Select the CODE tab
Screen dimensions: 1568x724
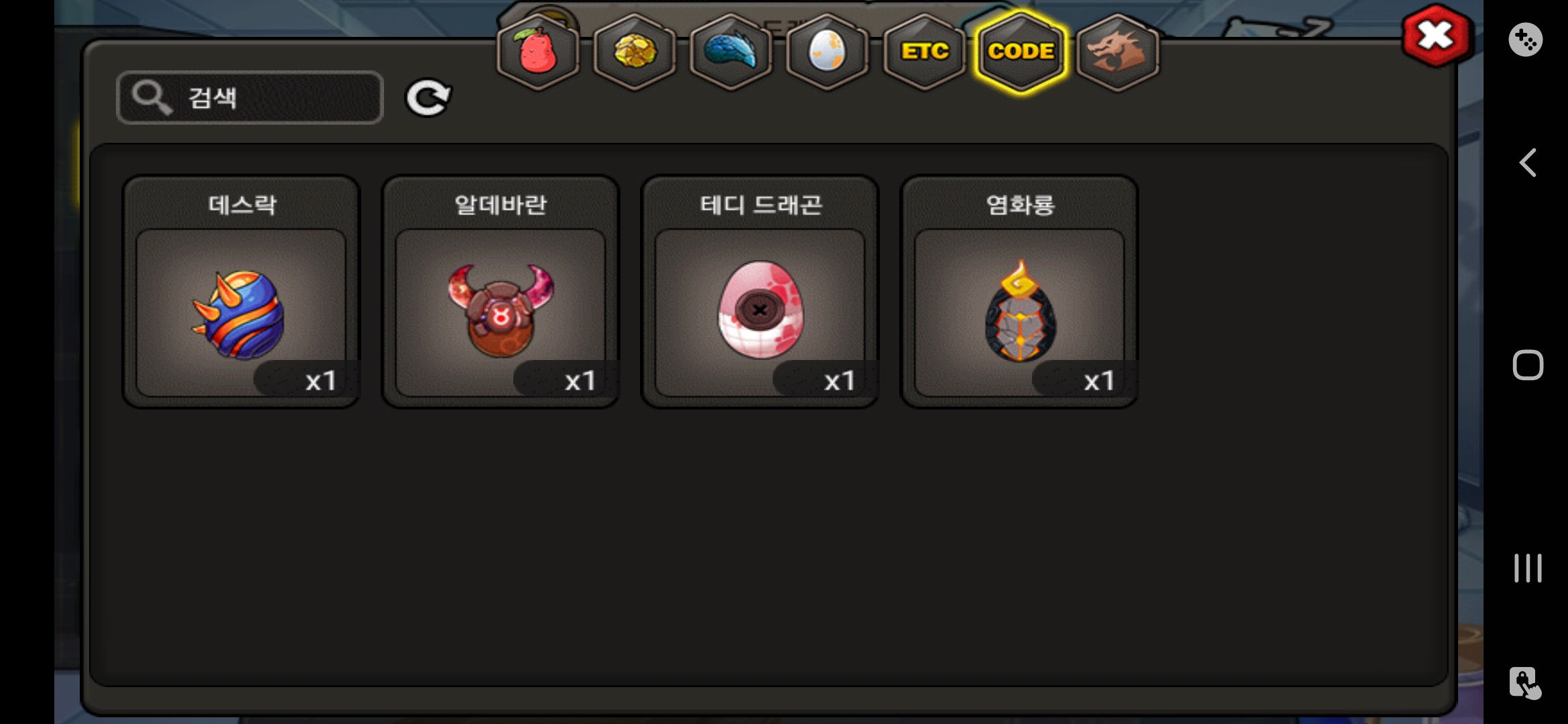[1021, 52]
